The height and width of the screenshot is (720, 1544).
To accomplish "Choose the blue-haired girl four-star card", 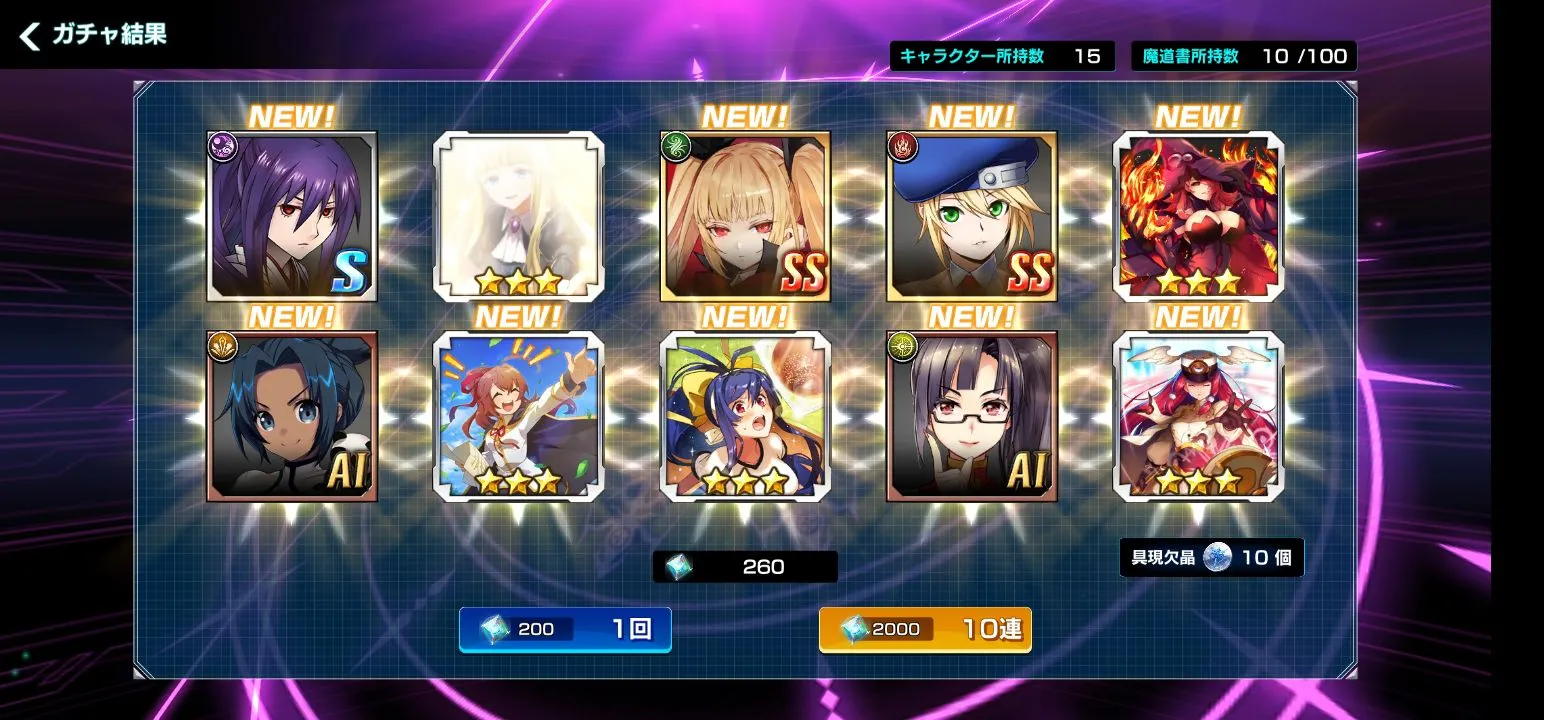I will [745, 416].
